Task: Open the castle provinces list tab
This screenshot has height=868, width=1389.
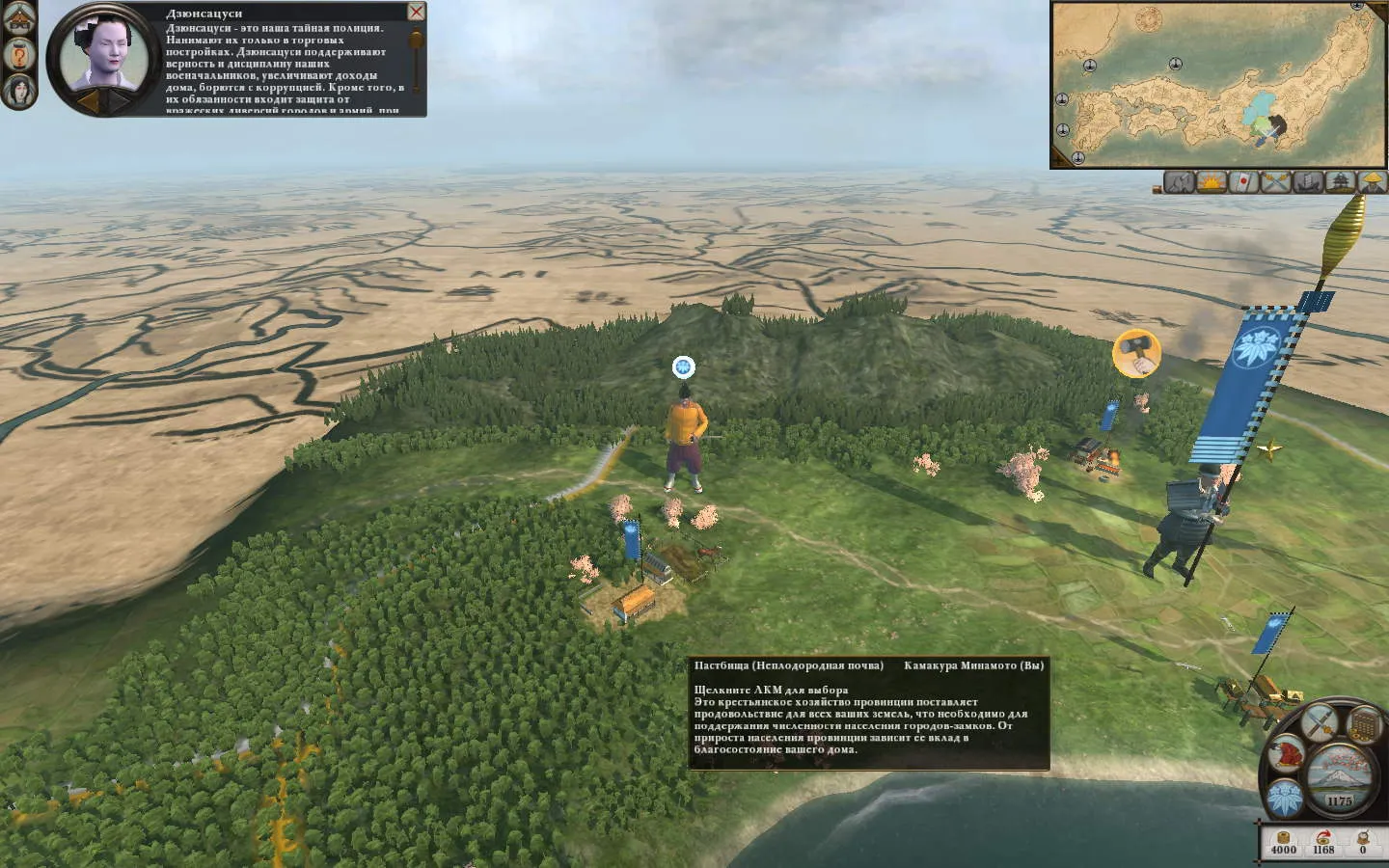Action: pos(1340,181)
